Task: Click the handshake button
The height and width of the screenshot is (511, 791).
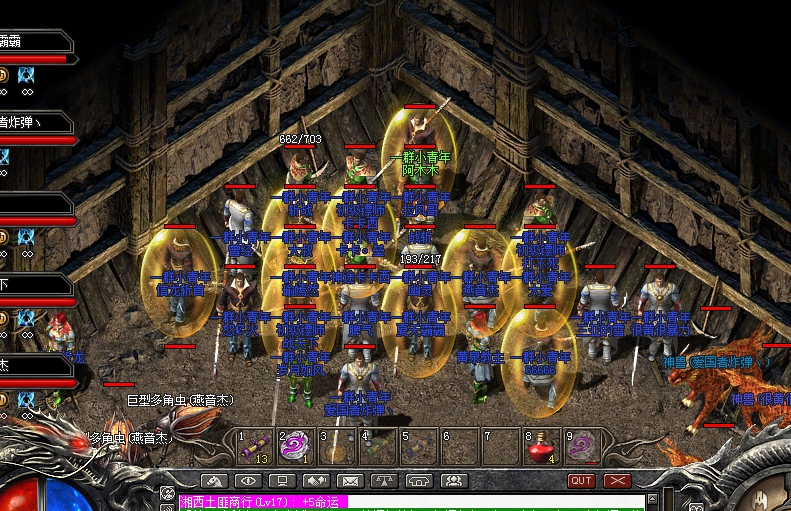Action: click(x=315, y=481)
